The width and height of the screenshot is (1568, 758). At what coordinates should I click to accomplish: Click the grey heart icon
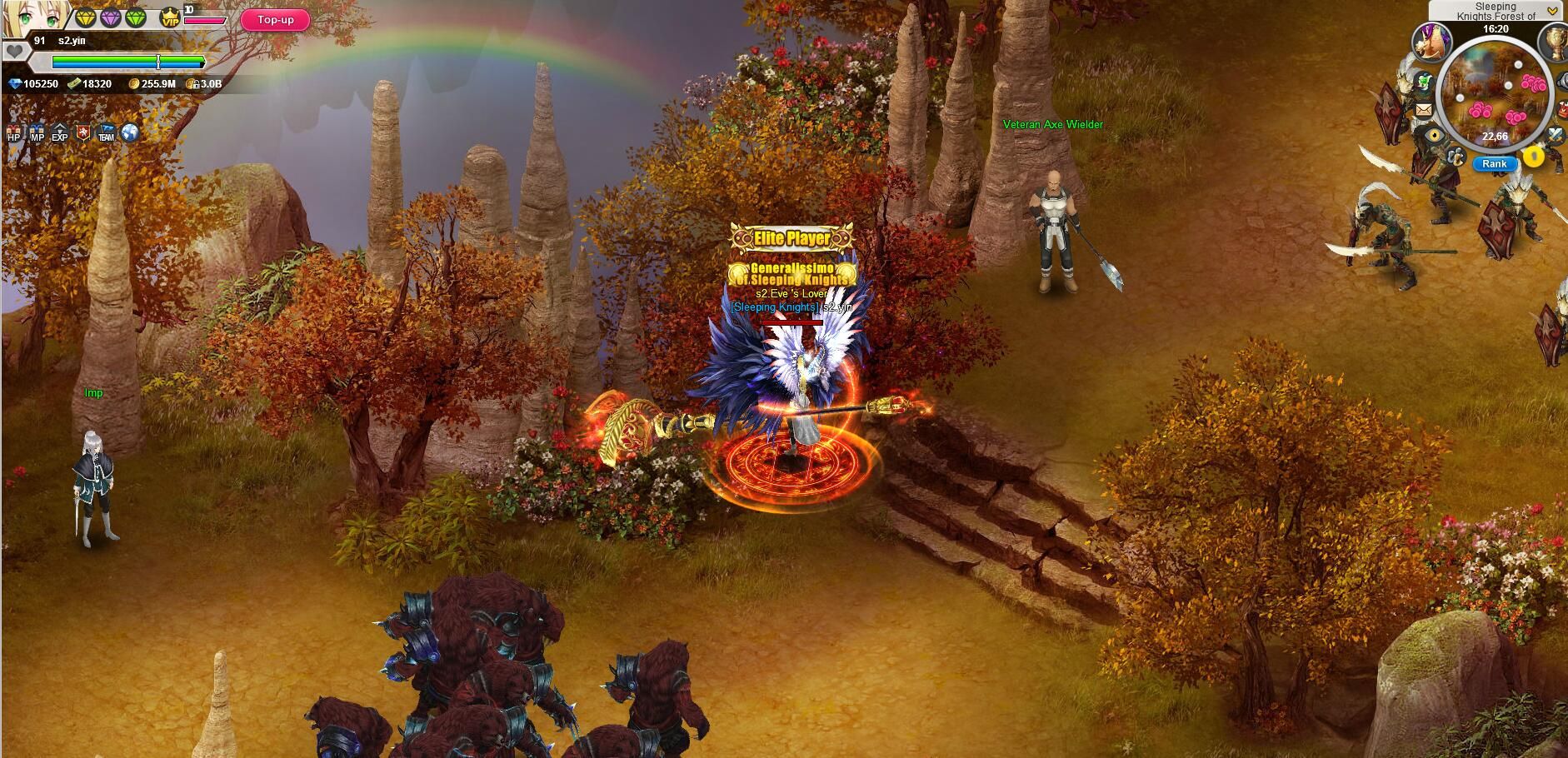[14, 52]
